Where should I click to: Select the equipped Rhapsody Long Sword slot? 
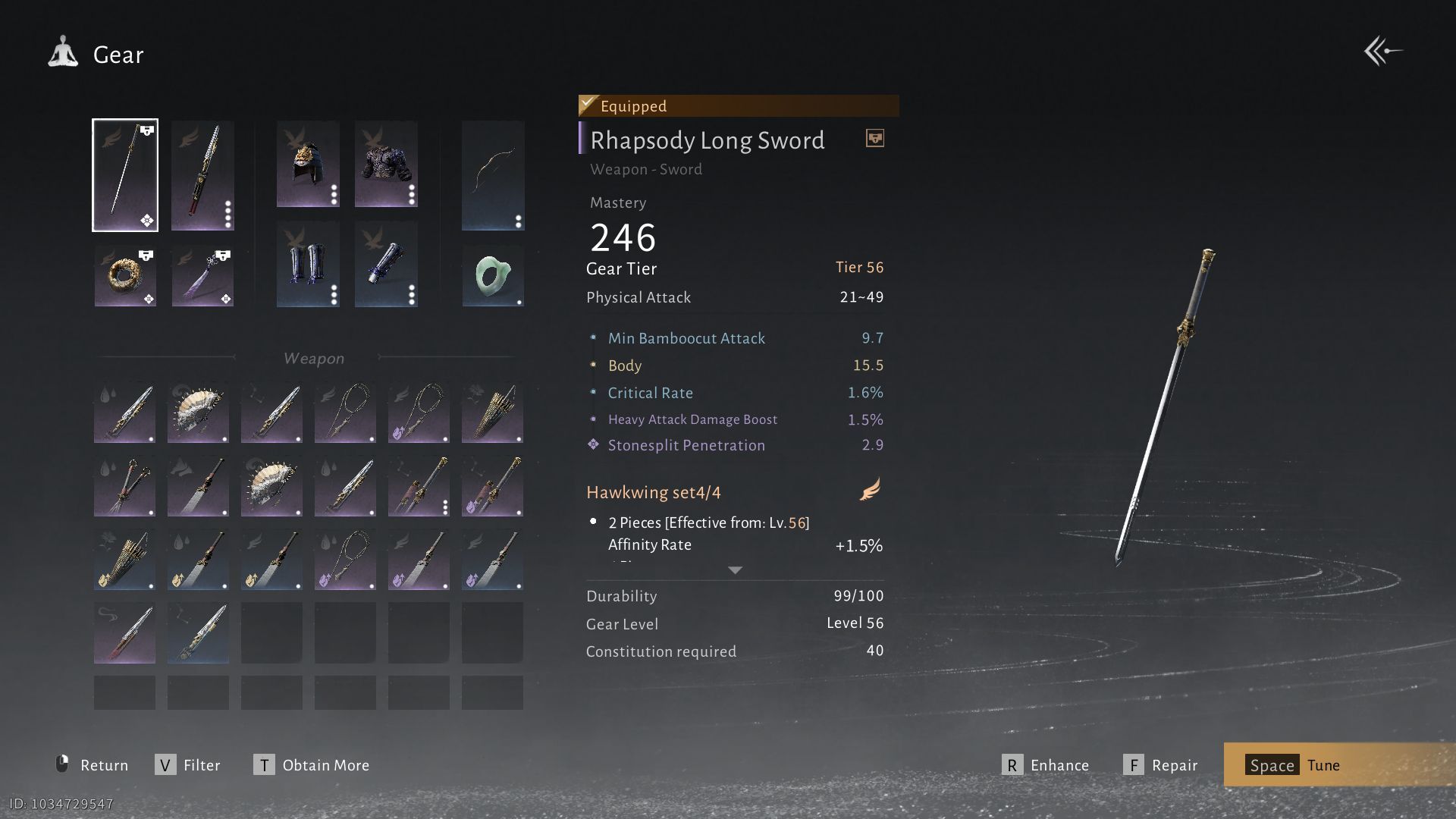point(125,175)
